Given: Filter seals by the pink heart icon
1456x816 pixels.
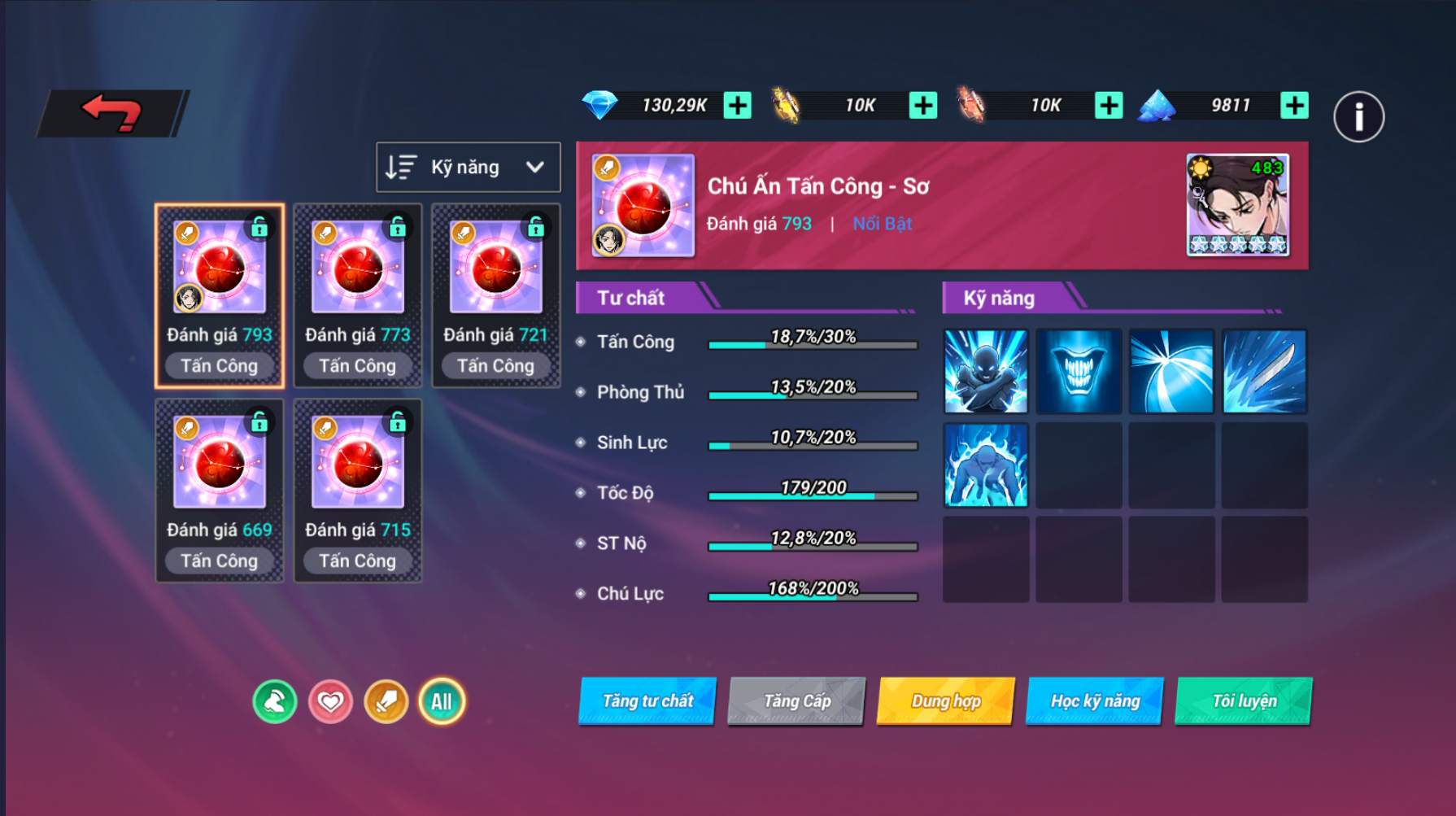Looking at the screenshot, I should 330,701.
